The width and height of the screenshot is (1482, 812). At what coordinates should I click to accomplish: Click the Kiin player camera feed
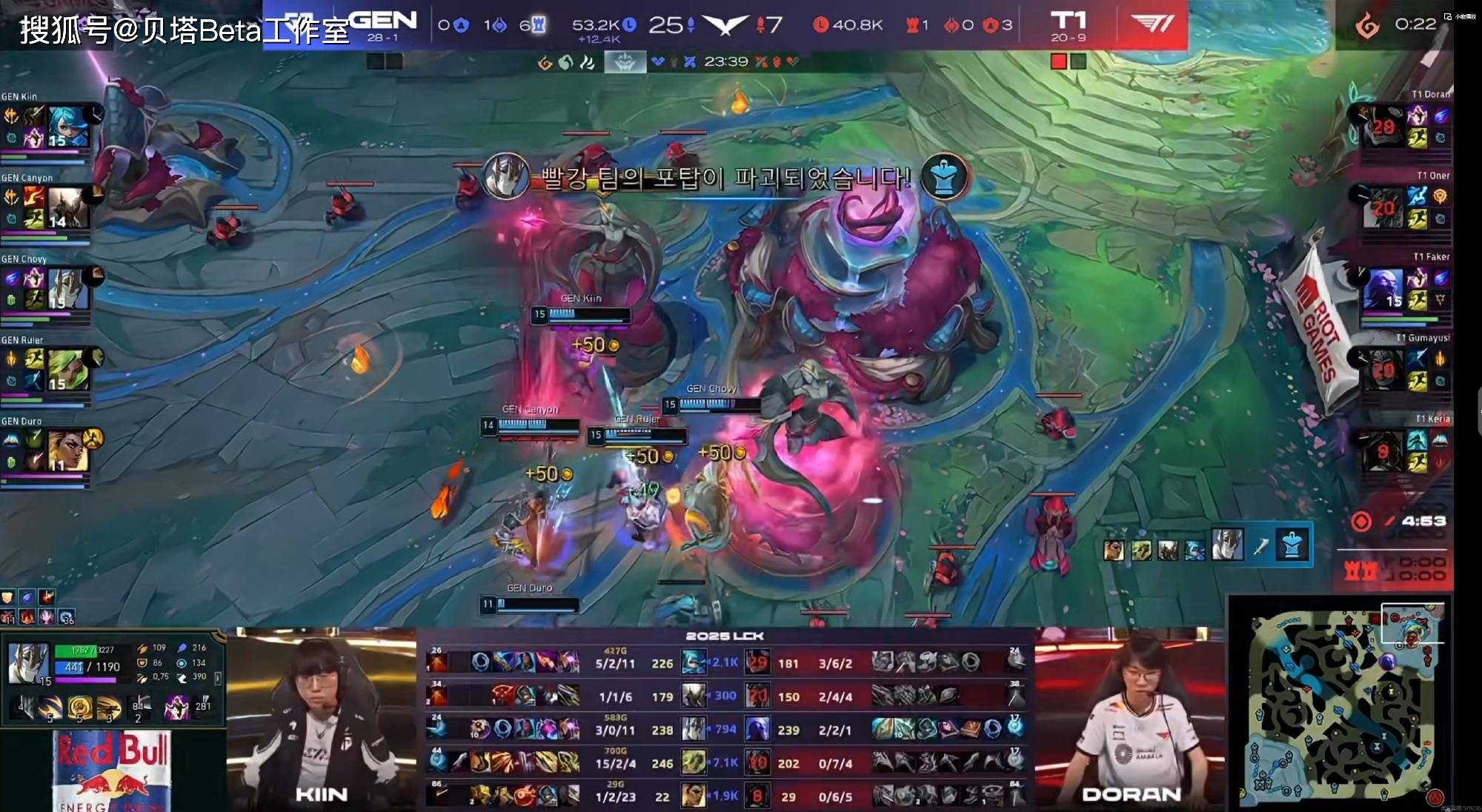[321, 719]
